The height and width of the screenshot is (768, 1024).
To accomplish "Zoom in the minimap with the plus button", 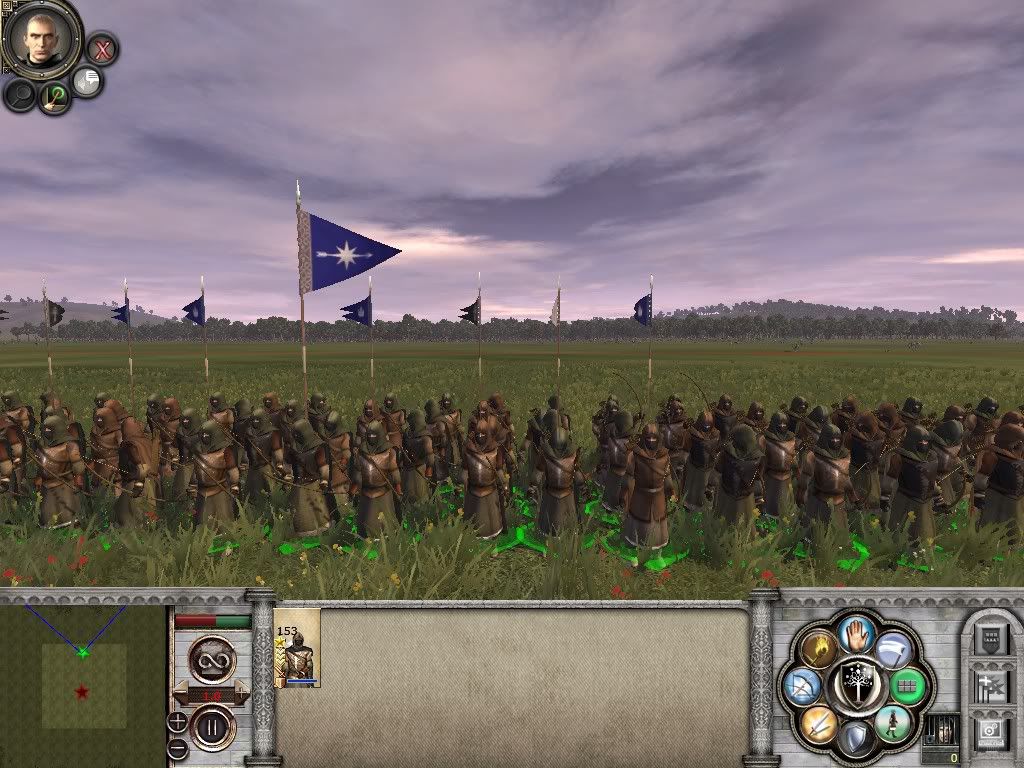I will 176,721.
